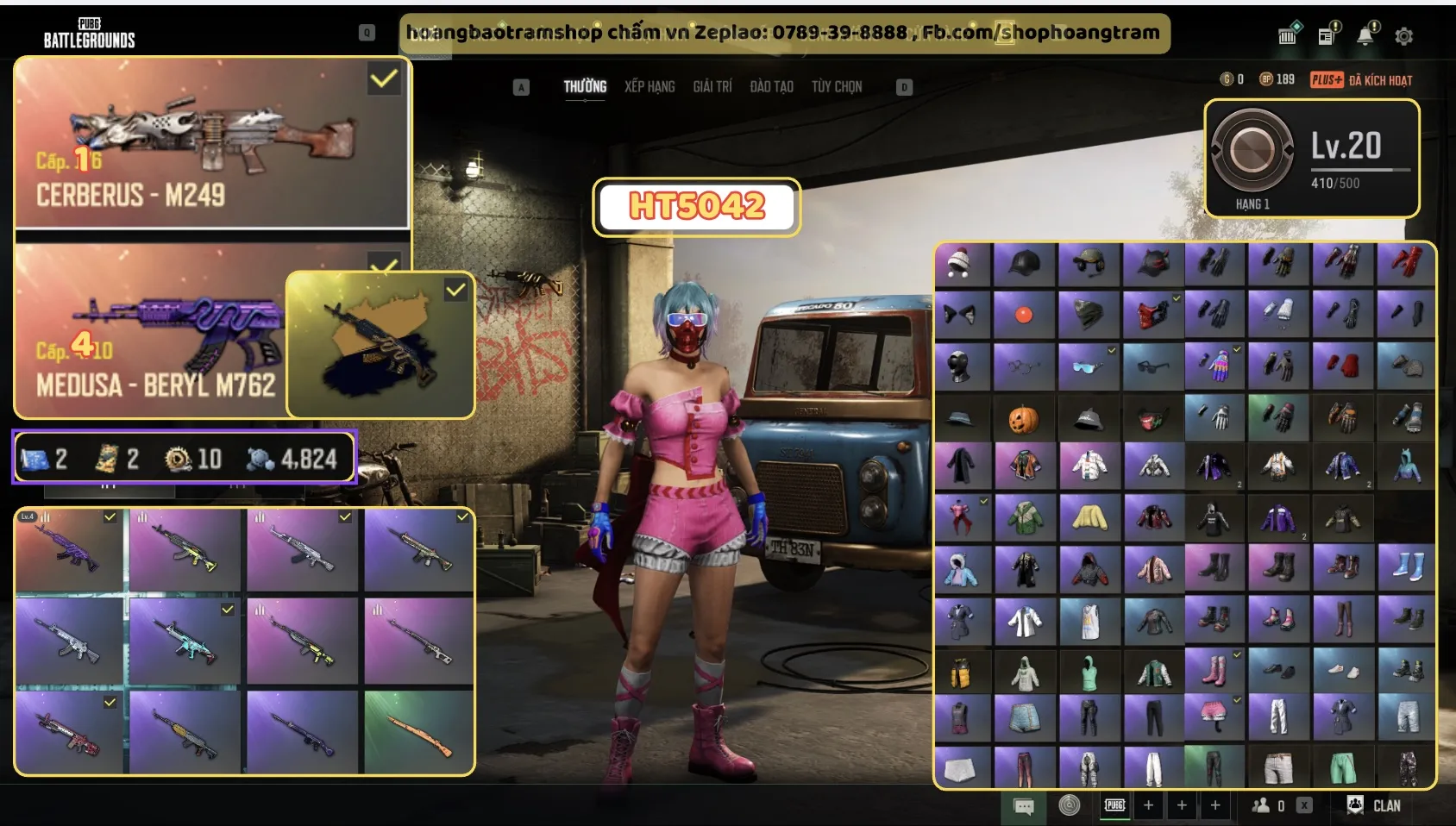Open the chat speech-bubble button
Viewport: 1456px width, 826px height.
(1024, 806)
